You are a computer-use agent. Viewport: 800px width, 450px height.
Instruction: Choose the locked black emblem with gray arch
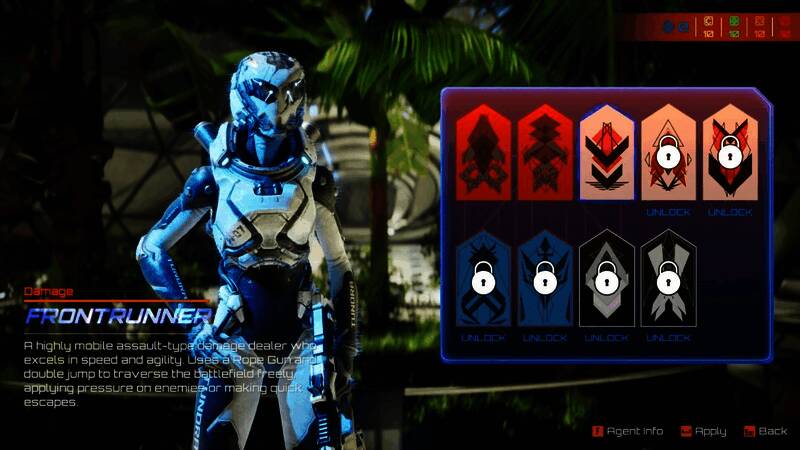606,279
